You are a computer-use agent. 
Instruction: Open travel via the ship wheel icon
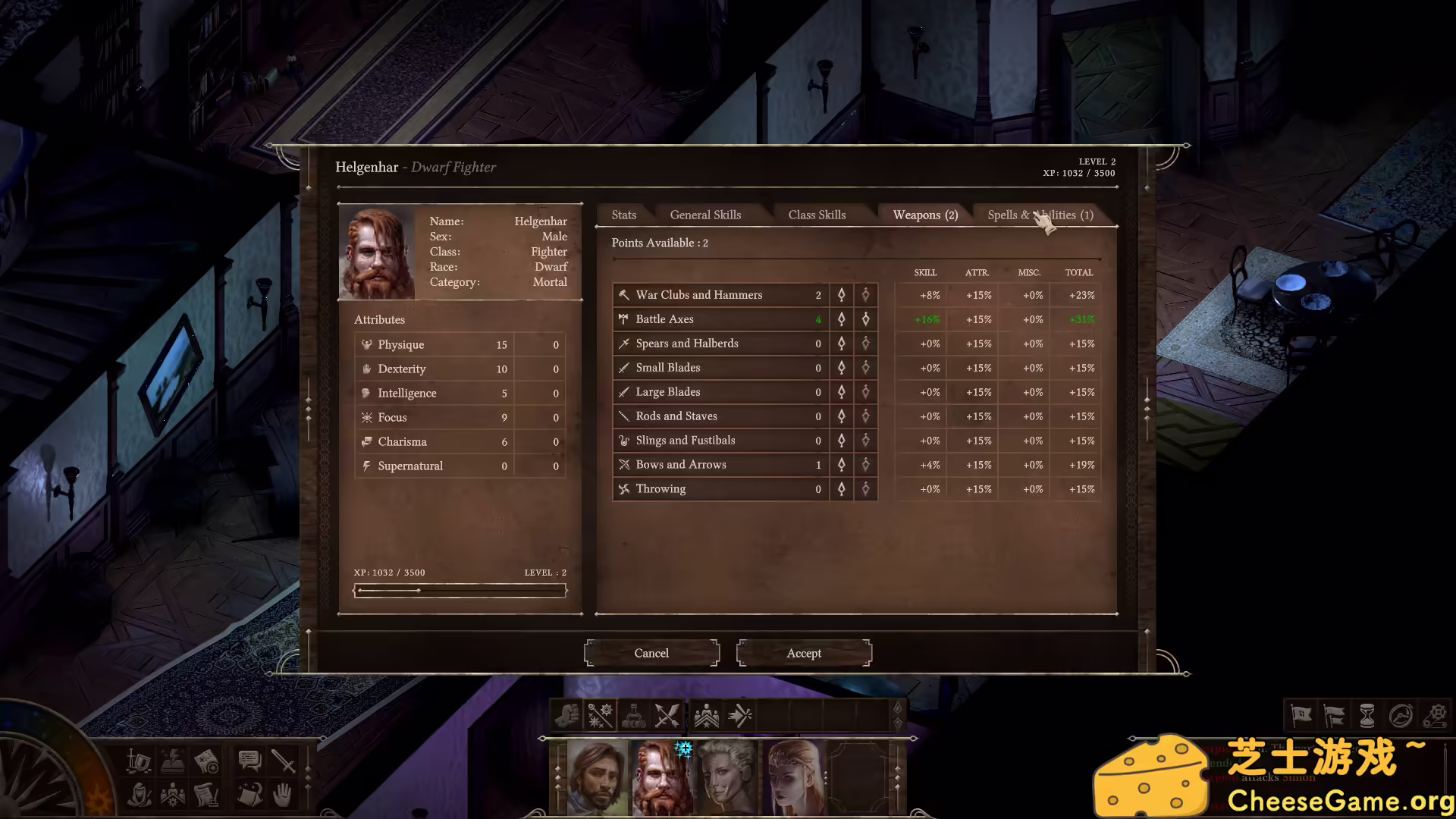pyautogui.click(x=1401, y=715)
